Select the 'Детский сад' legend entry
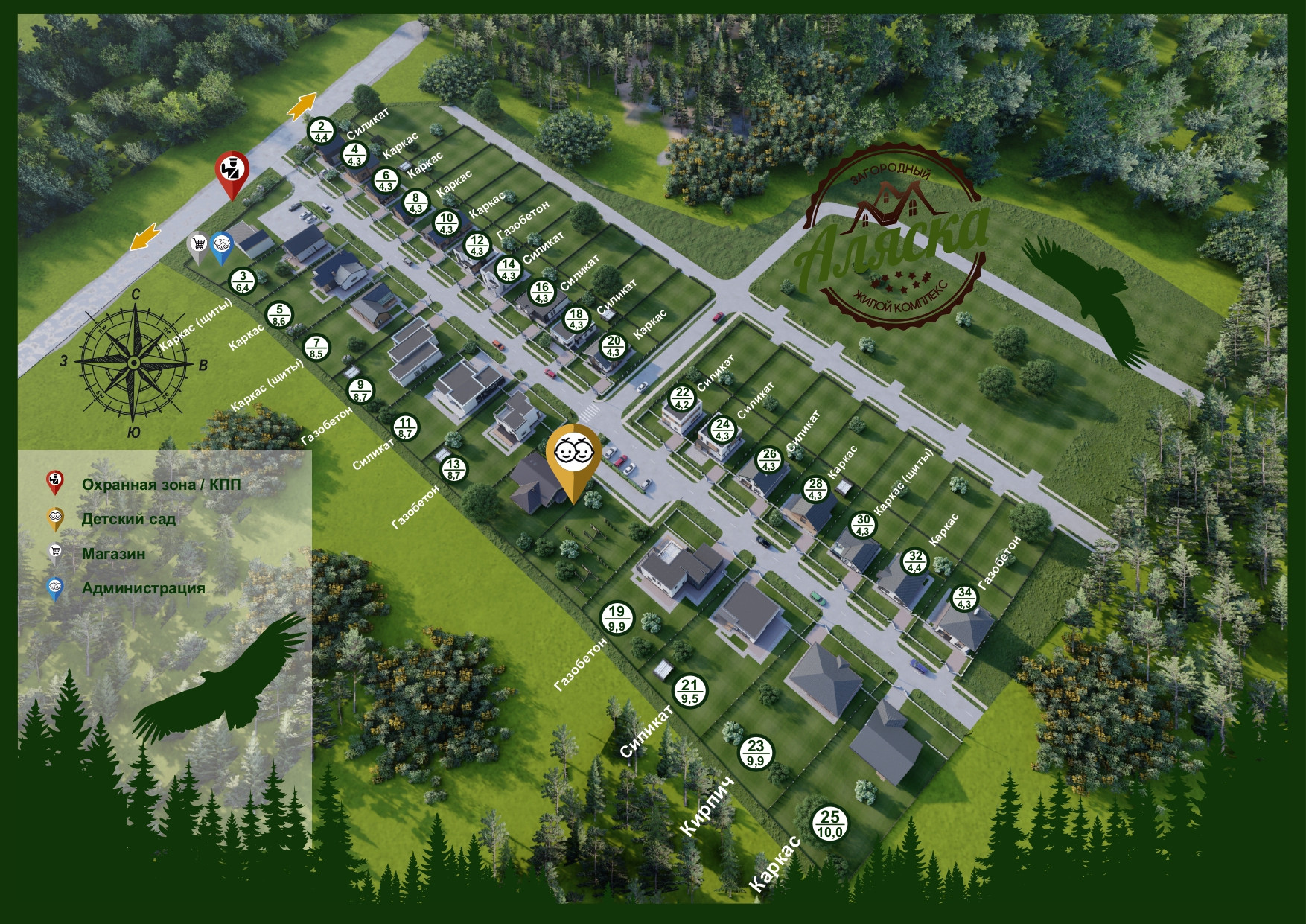 click(128, 519)
